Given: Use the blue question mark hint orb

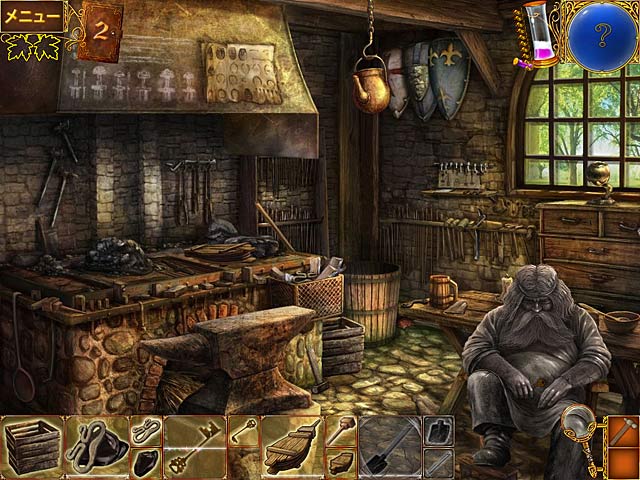Looking at the screenshot, I should [x=603, y=32].
